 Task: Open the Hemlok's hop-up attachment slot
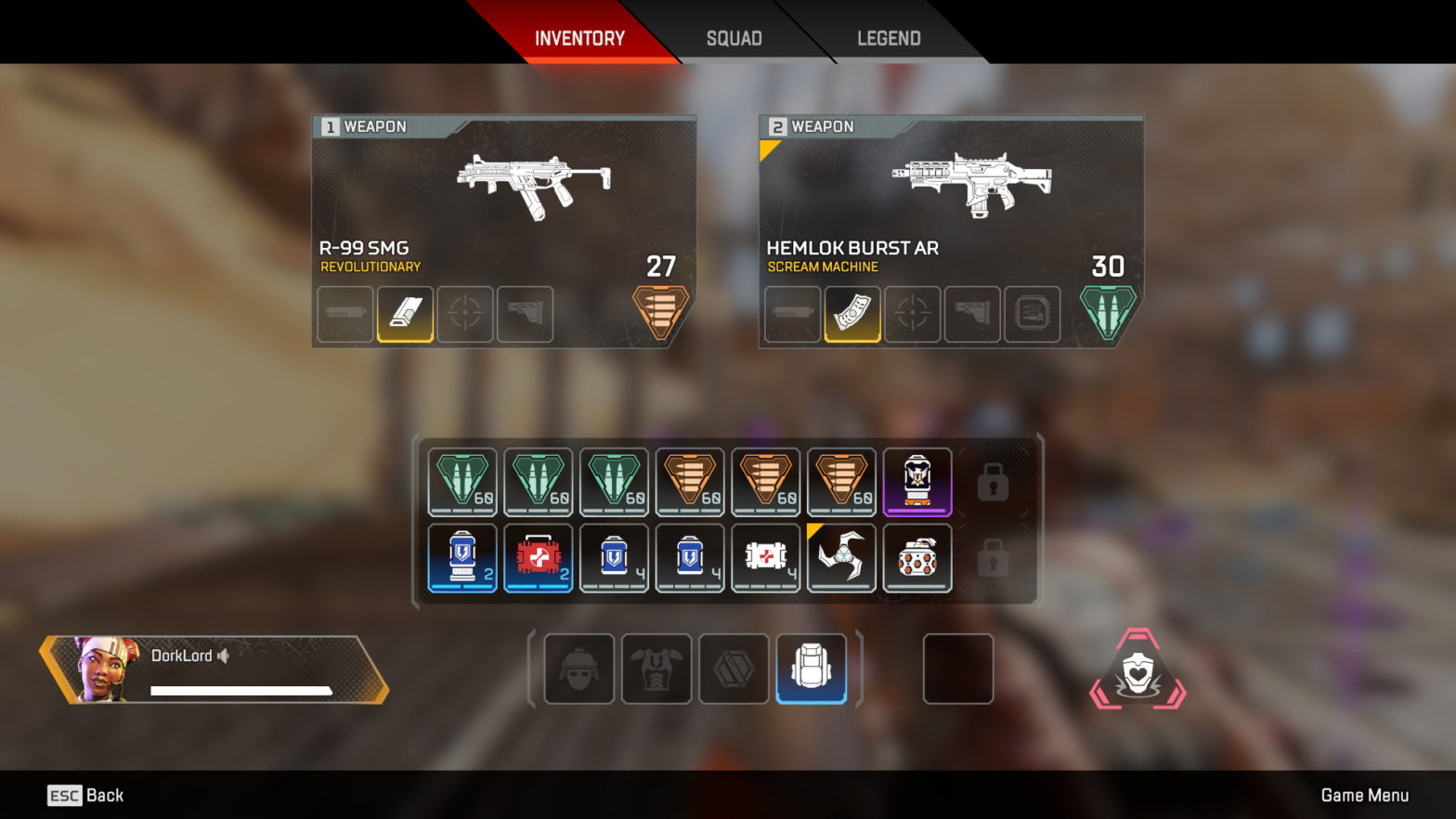pyautogui.click(x=1033, y=314)
